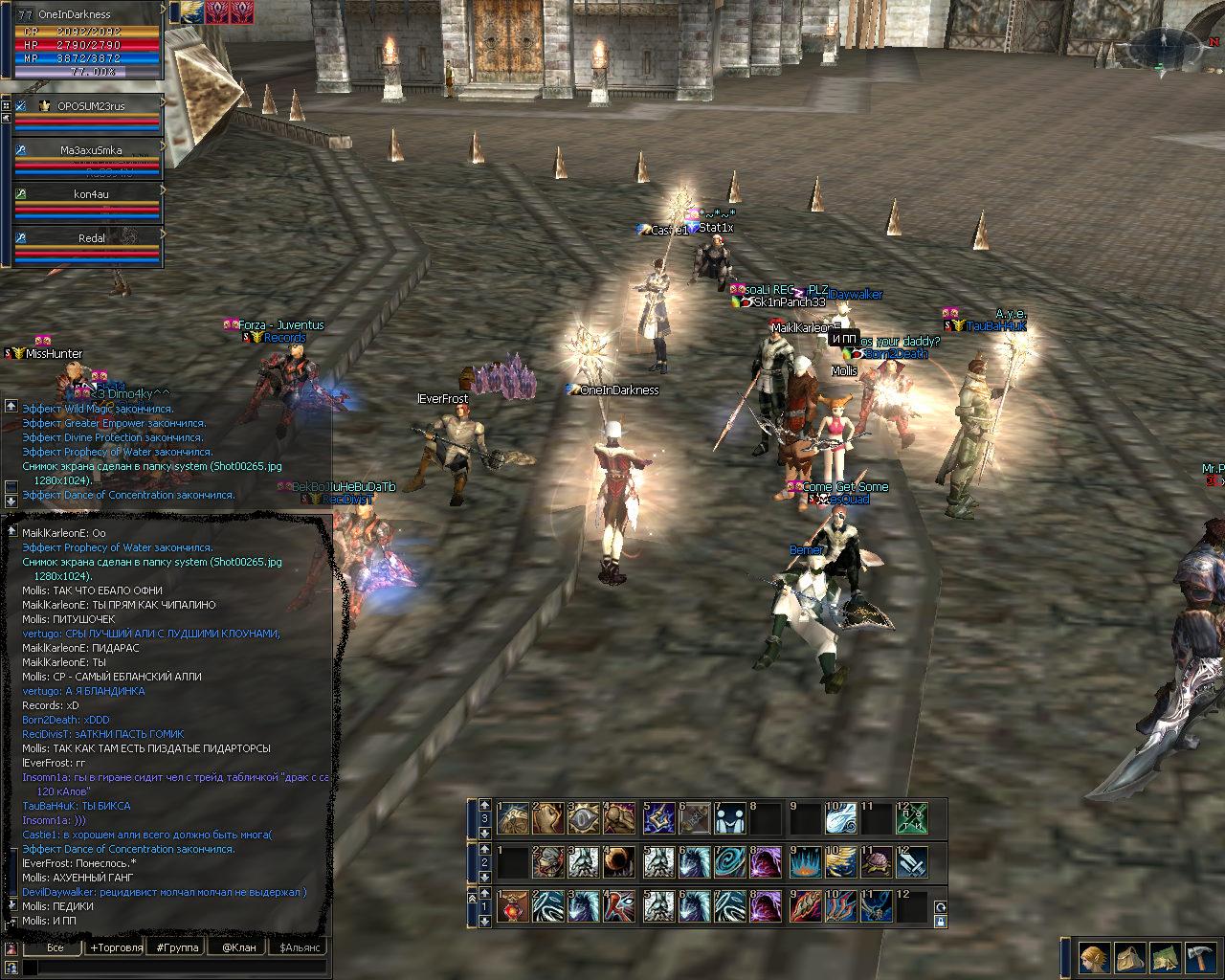The image size is (1225, 980).
Task: Open the +Торговля trade chat tab
Action: [x=116, y=947]
